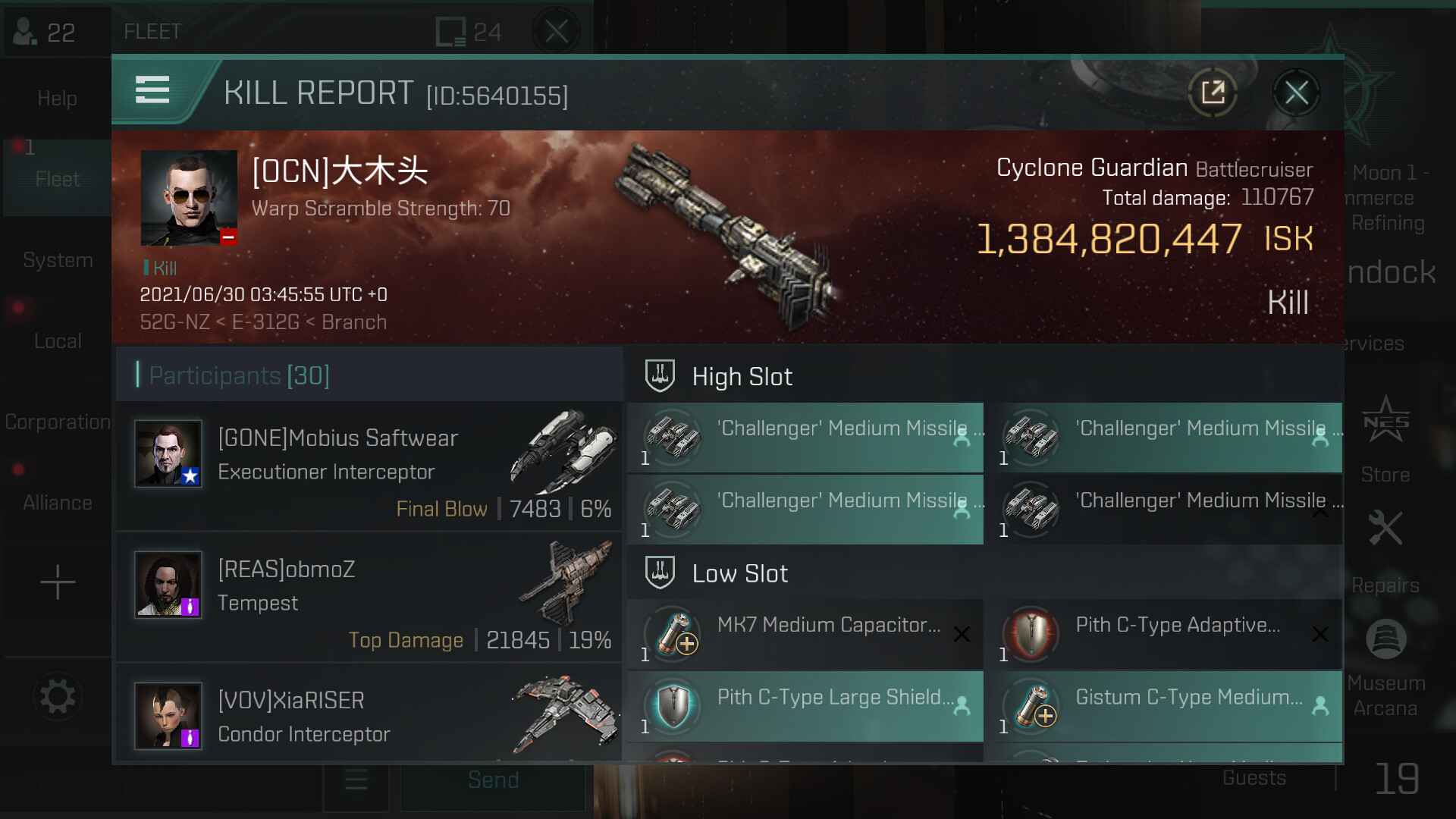Select participant [GONE]Mobius Saftwear row
1456x819 pixels.
pos(369,466)
